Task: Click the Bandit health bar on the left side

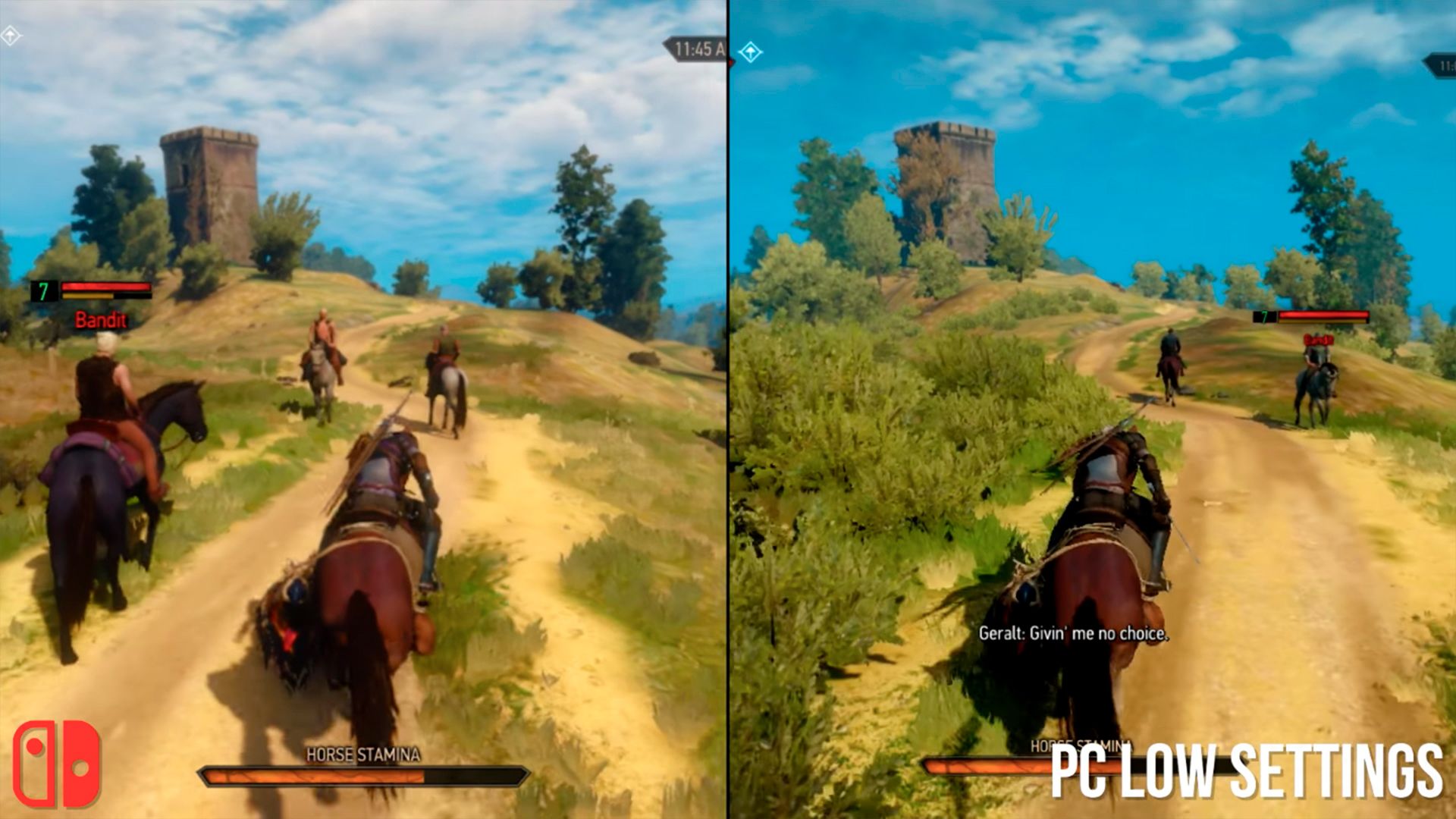Action: pyautogui.click(x=106, y=287)
